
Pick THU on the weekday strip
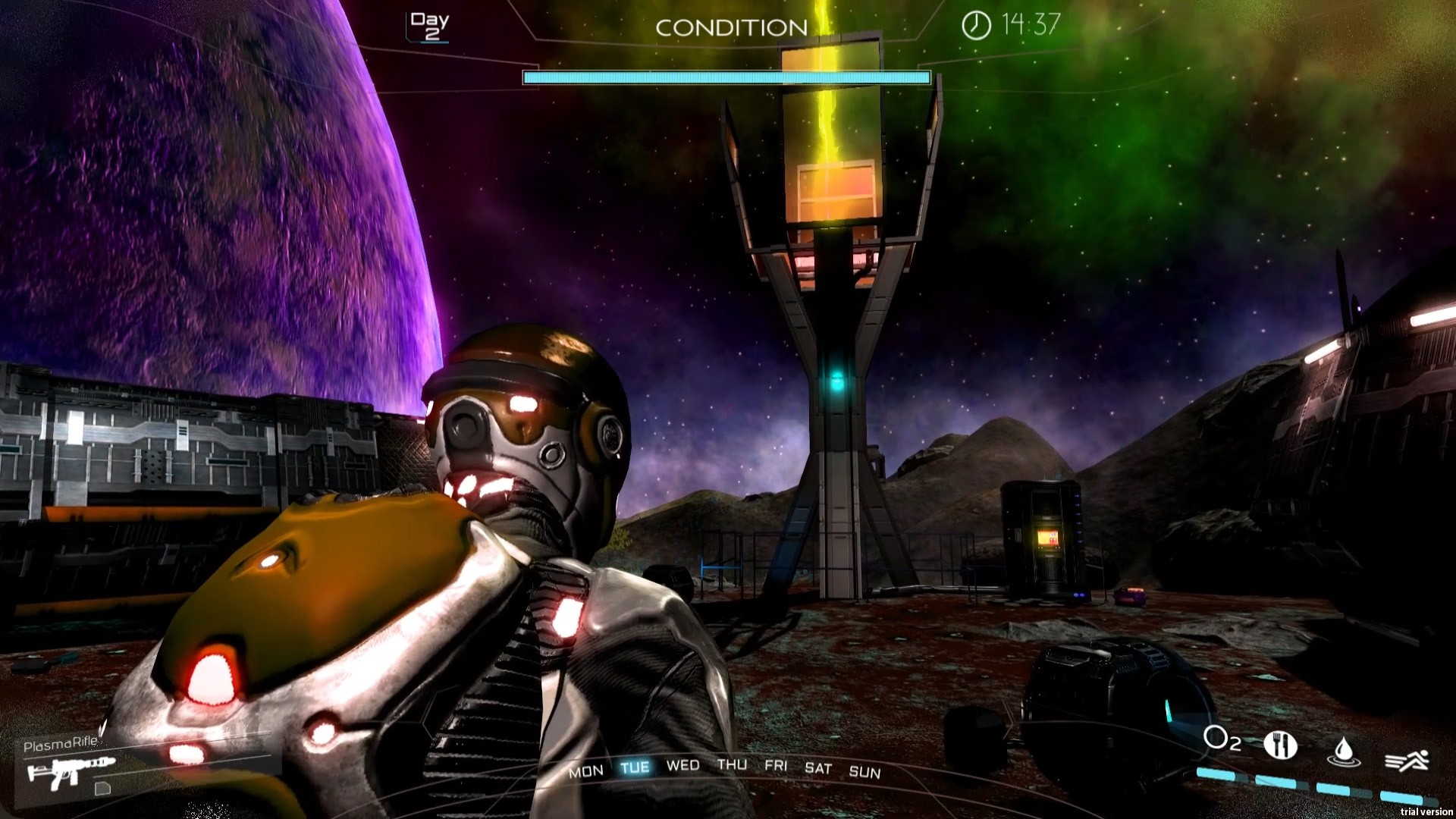pyautogui.click(x=732, y=764)
